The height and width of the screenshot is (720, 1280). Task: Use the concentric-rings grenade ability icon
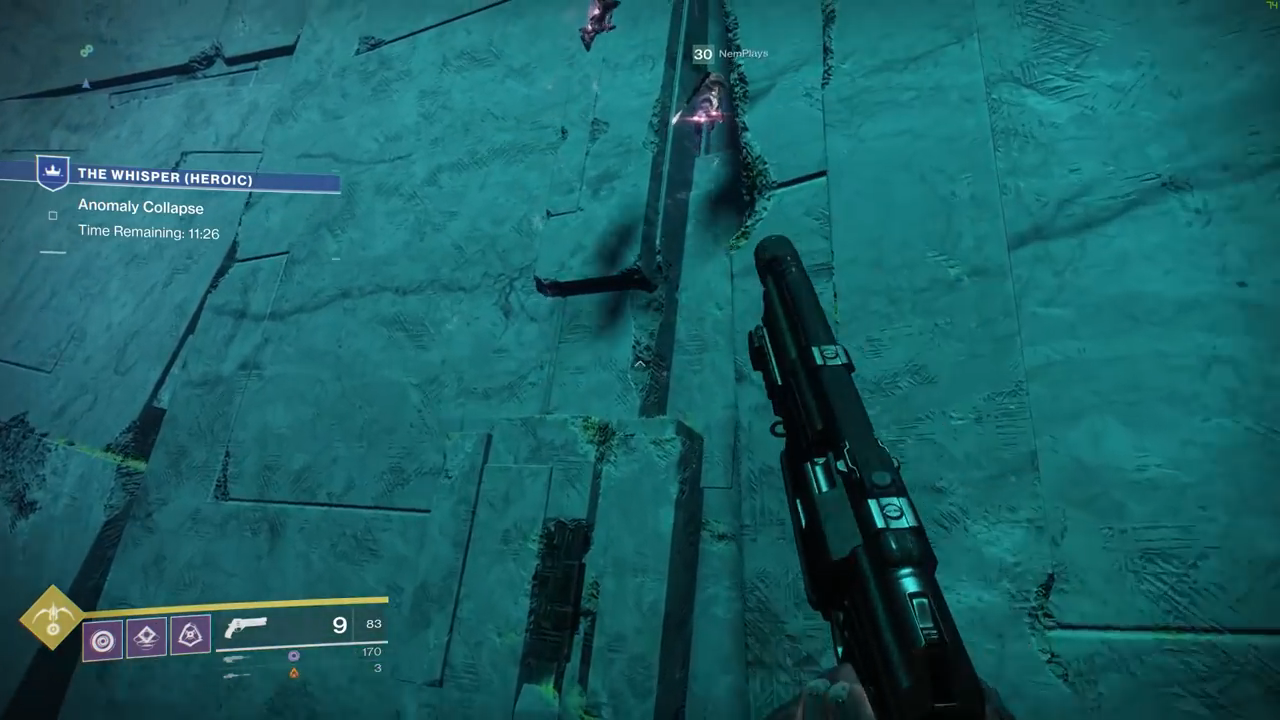103,639
